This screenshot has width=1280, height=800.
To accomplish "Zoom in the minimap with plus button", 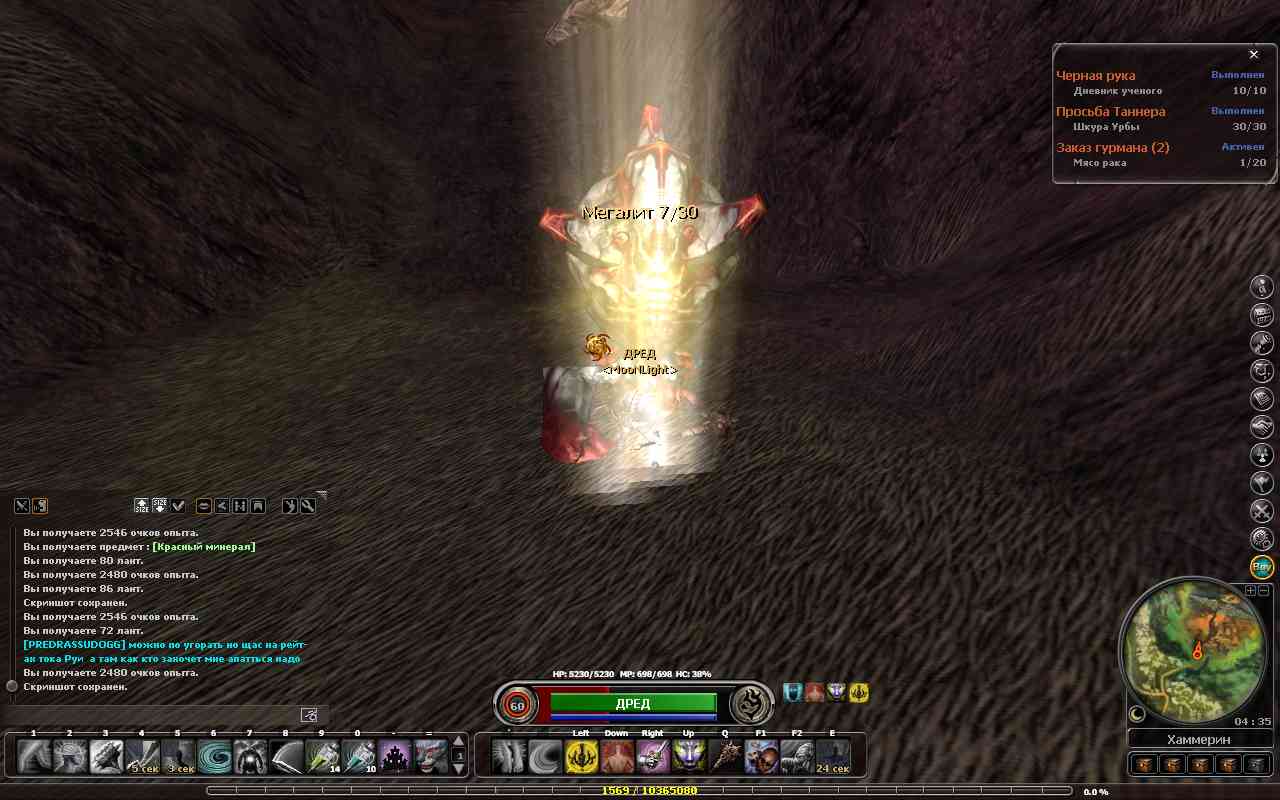I will [1250, 591].
